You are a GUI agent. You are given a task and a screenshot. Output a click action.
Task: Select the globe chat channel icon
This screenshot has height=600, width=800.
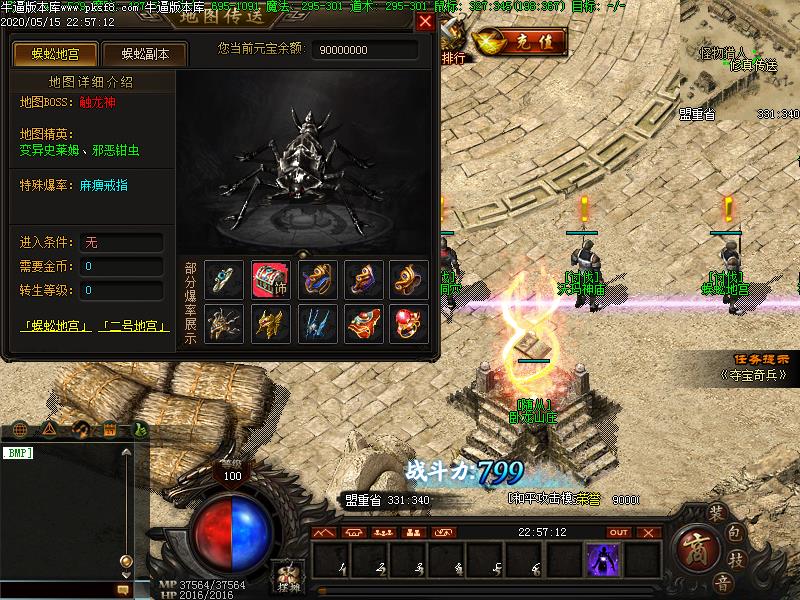click(20, 430)
